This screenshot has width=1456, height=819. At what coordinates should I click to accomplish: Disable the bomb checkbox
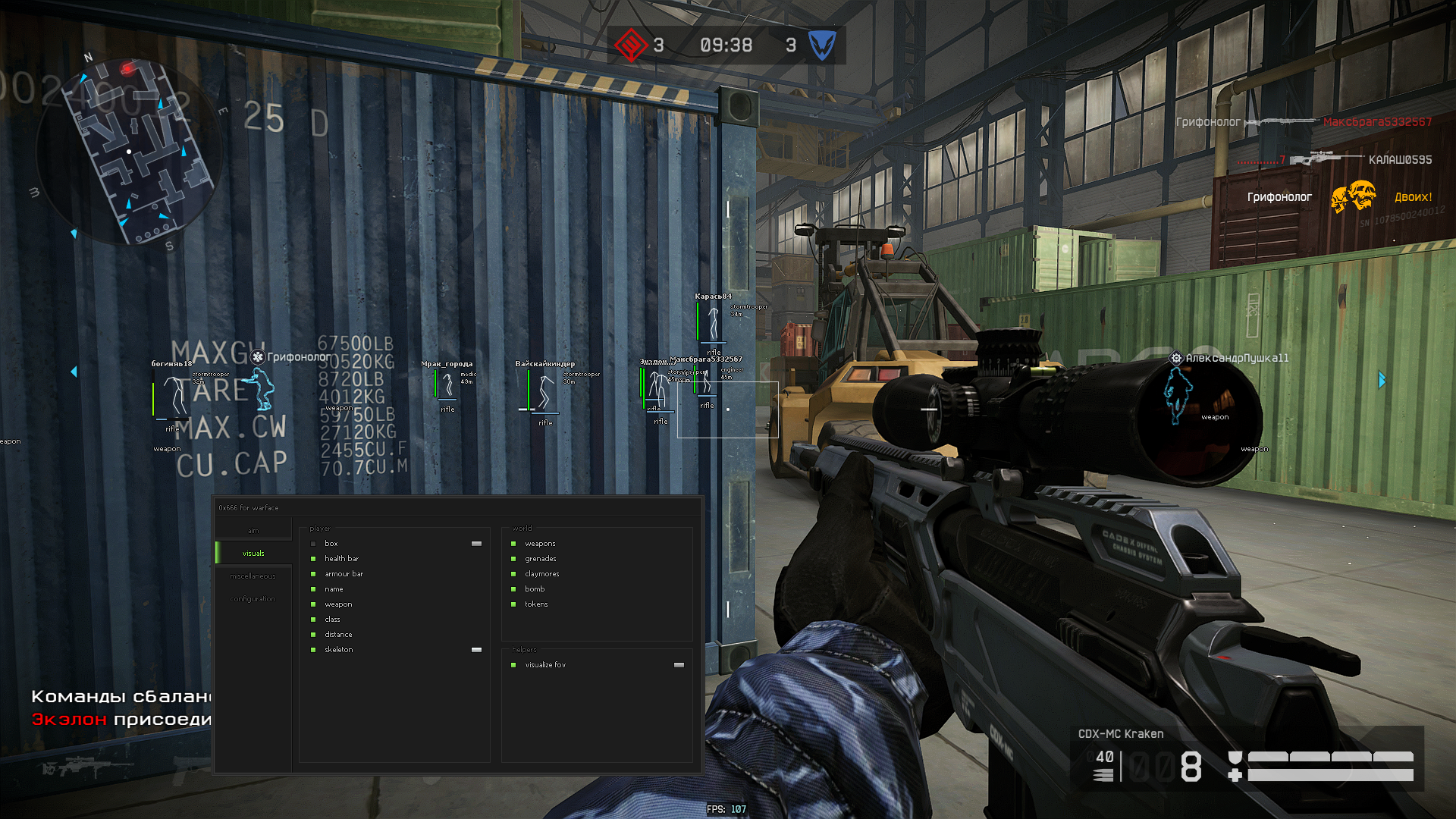pos(513,589)
